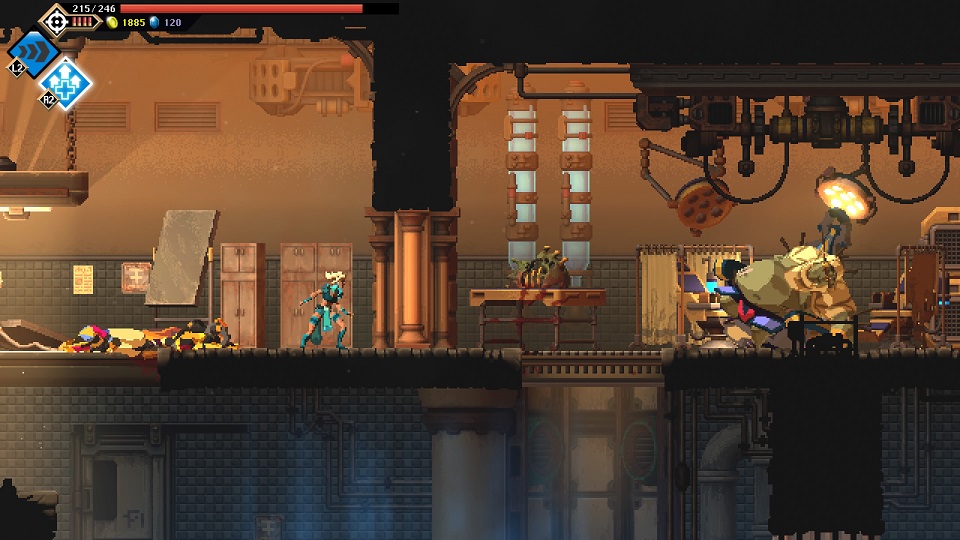
Task: Select the crosshair weapon icon
Action: (x=55, y=19)
